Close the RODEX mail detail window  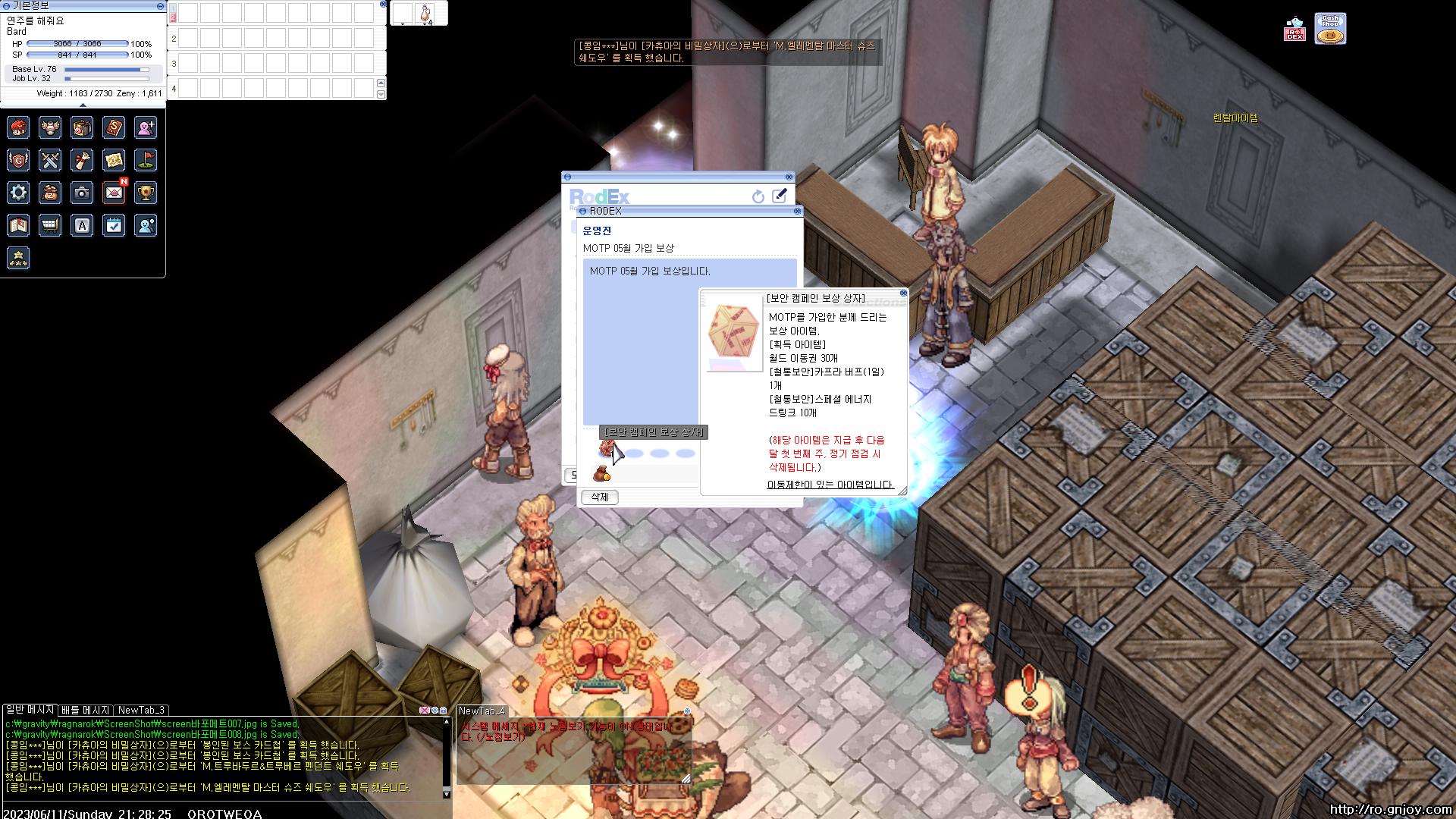coord(797,211)
